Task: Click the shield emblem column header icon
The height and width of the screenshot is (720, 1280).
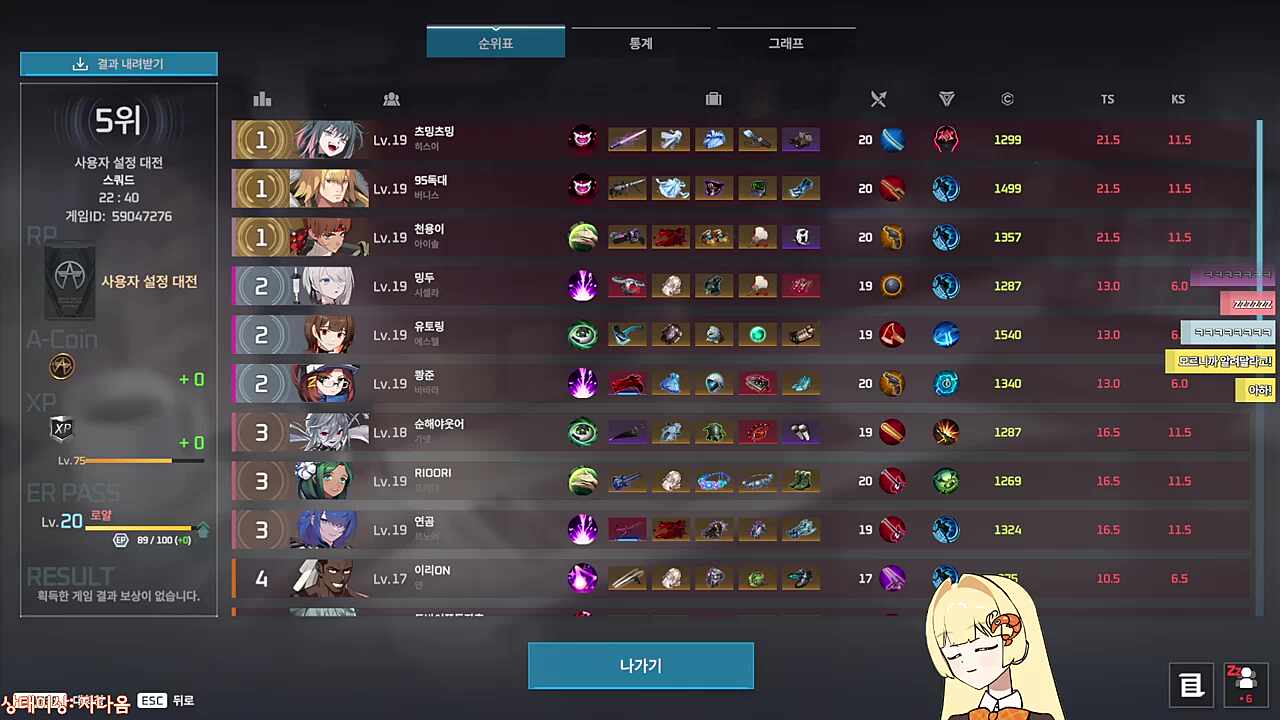Action: 946,99
